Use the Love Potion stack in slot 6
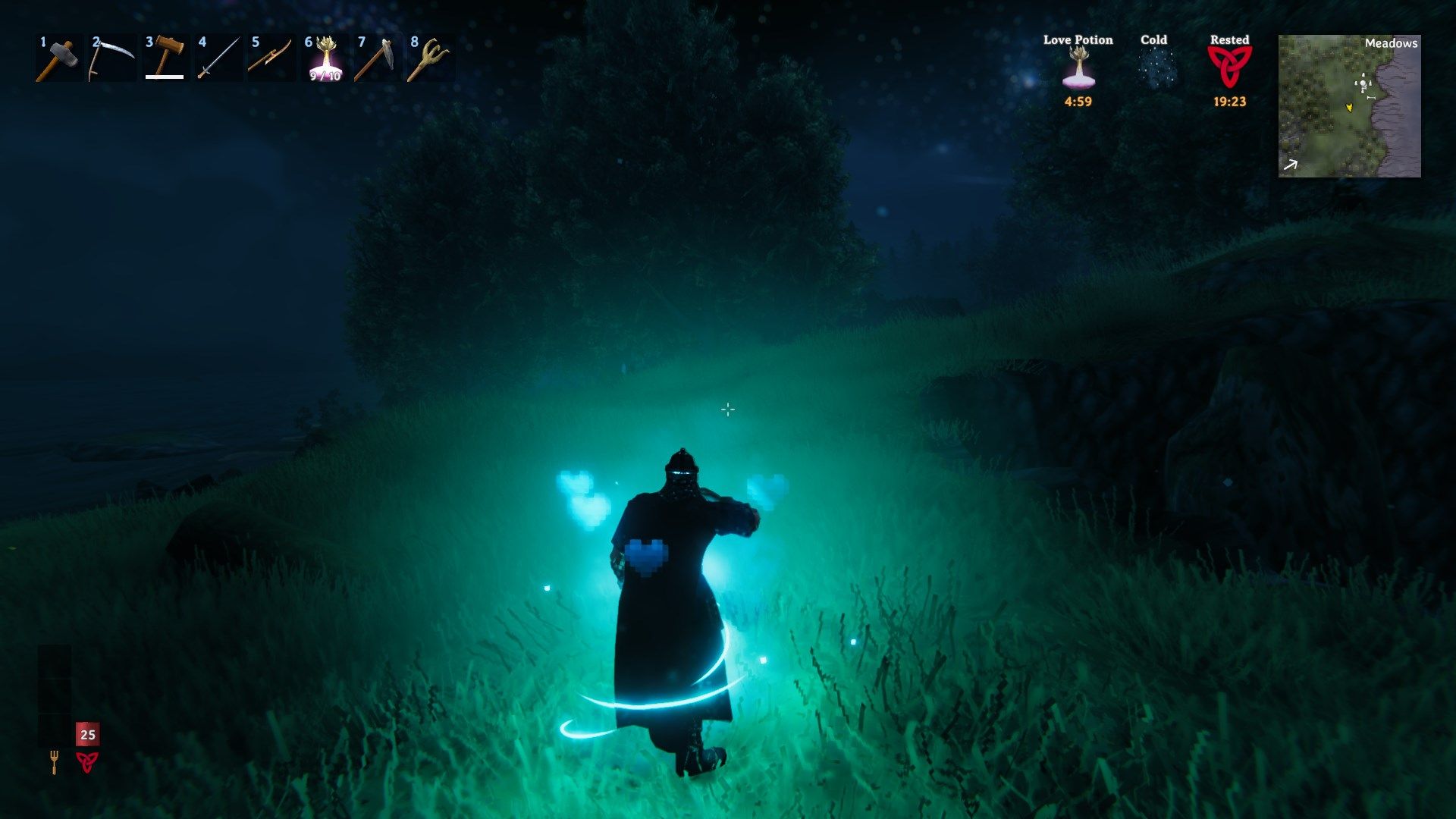Viewport: 1456px width, 819px height. (x=325, y=59)
